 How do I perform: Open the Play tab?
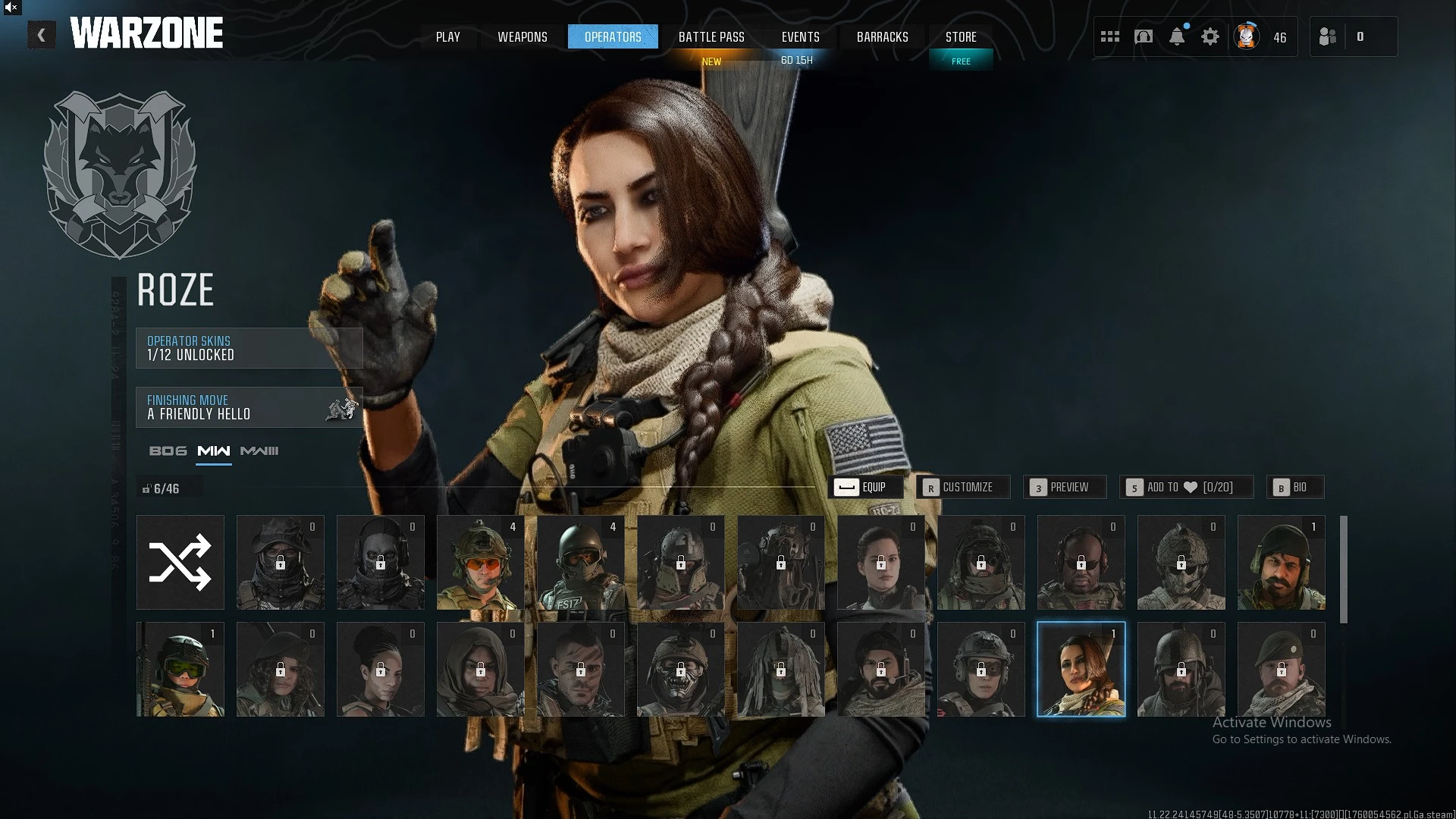point(447,37)
